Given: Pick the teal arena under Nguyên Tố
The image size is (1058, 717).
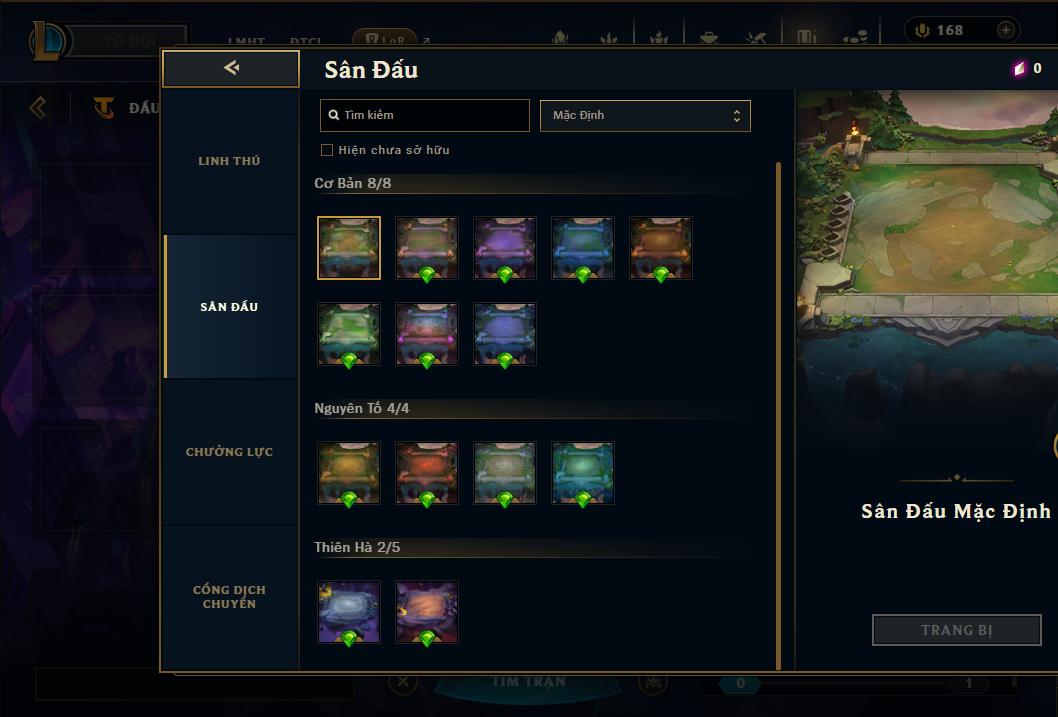Looking at the screenshot, I should [583, 473].
